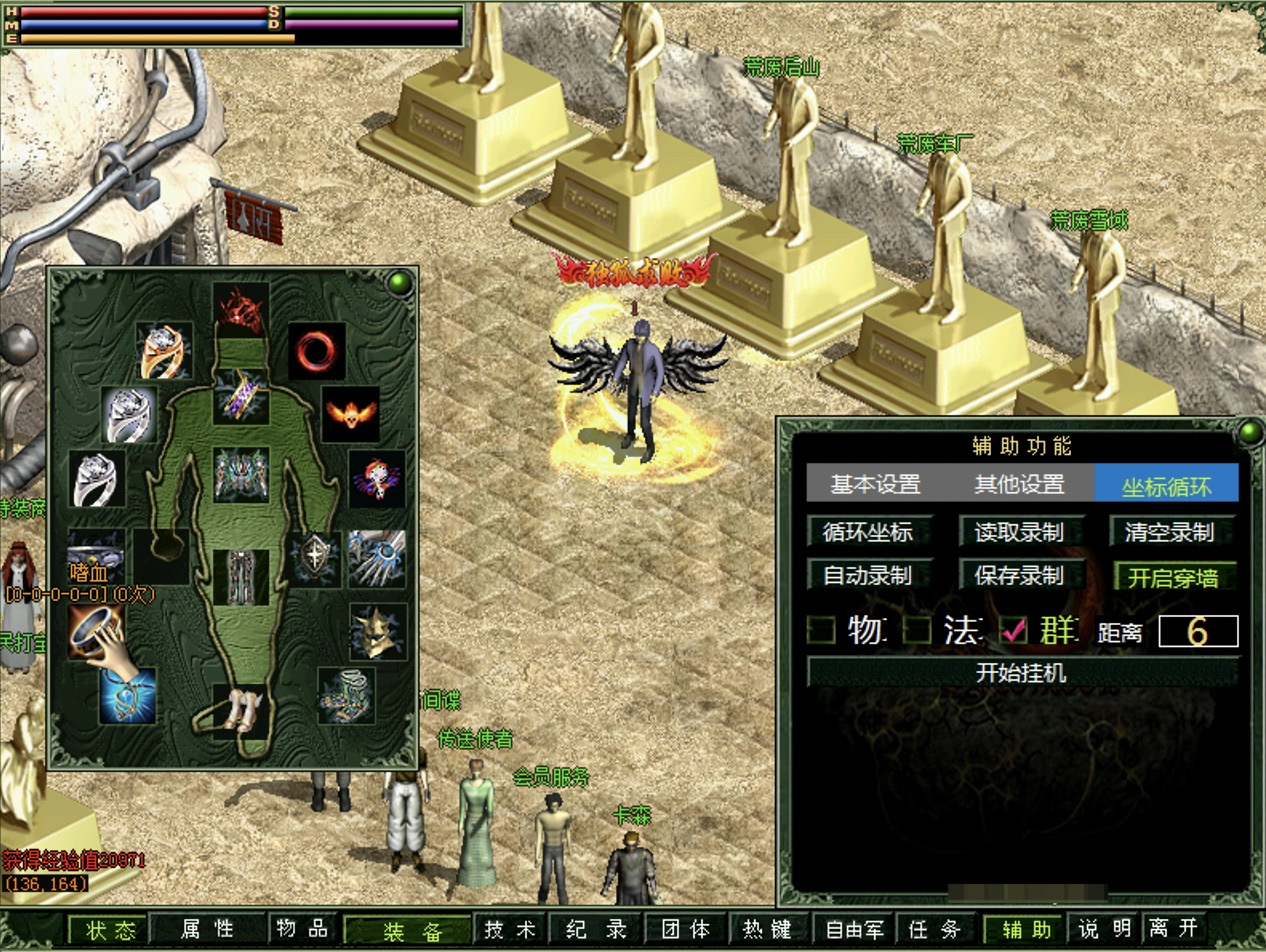Image resolution: width=1266 pixels, height=952 pixels.
Task: Open the 任务 quest menu
Action: [x=933, y=929]
